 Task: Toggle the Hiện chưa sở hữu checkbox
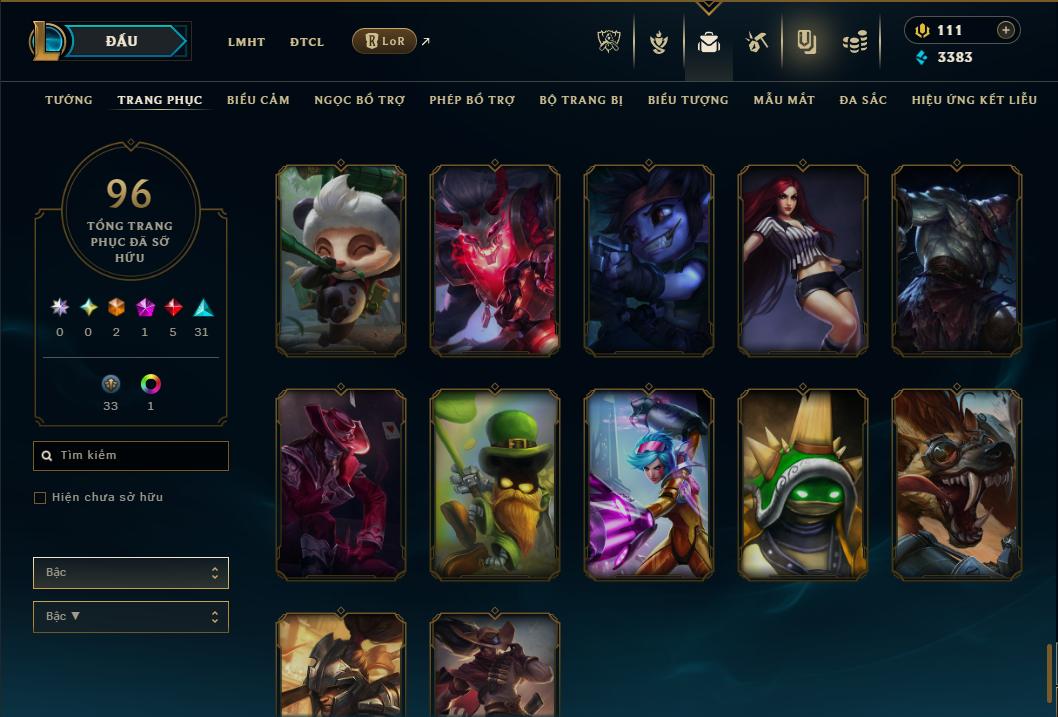40,498
